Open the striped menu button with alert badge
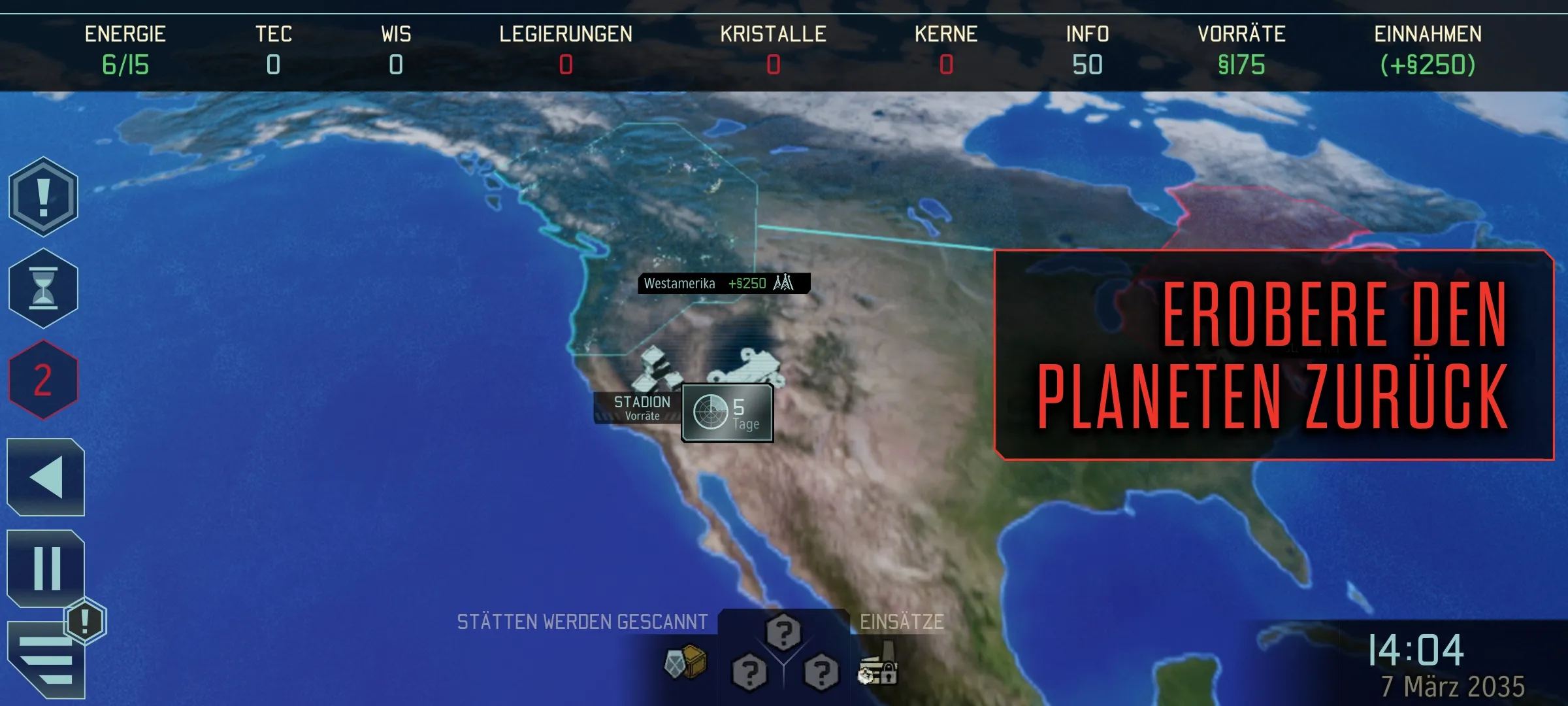This screenshot has width=1568, height=706. (x=47, y=660)
